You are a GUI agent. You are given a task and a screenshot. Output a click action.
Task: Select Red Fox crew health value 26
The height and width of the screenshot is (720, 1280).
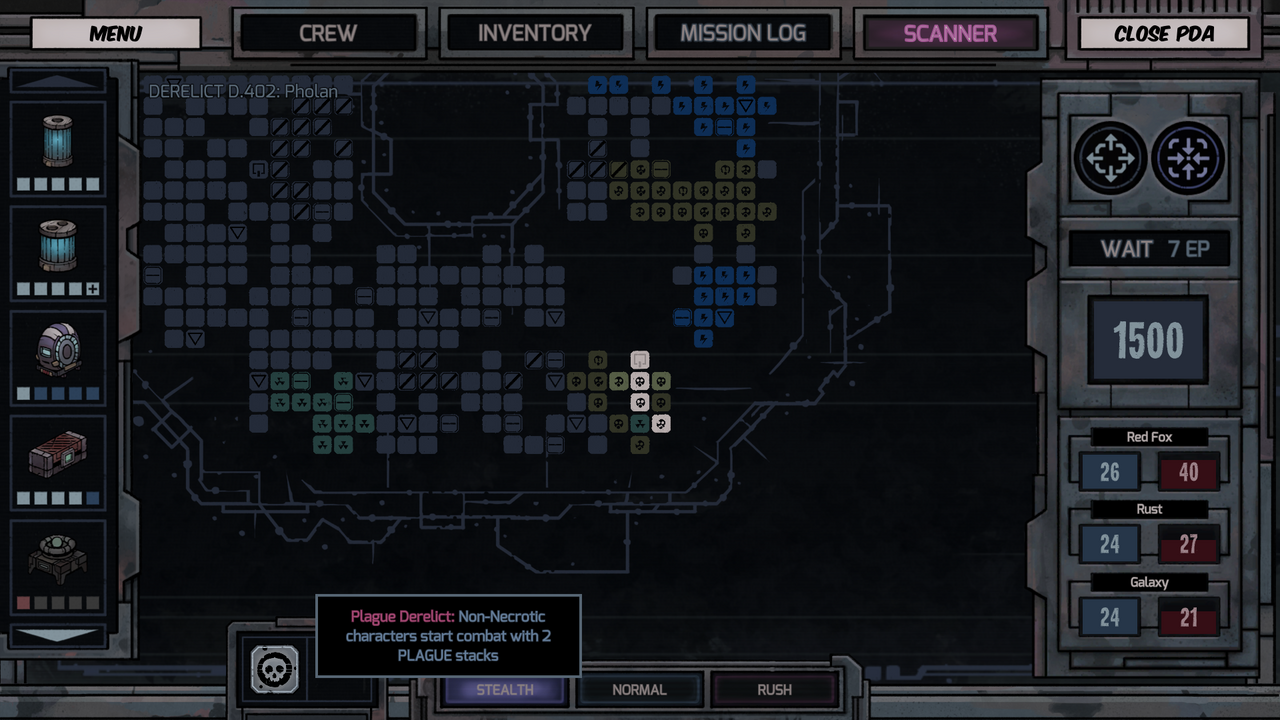coord(1109,471)
